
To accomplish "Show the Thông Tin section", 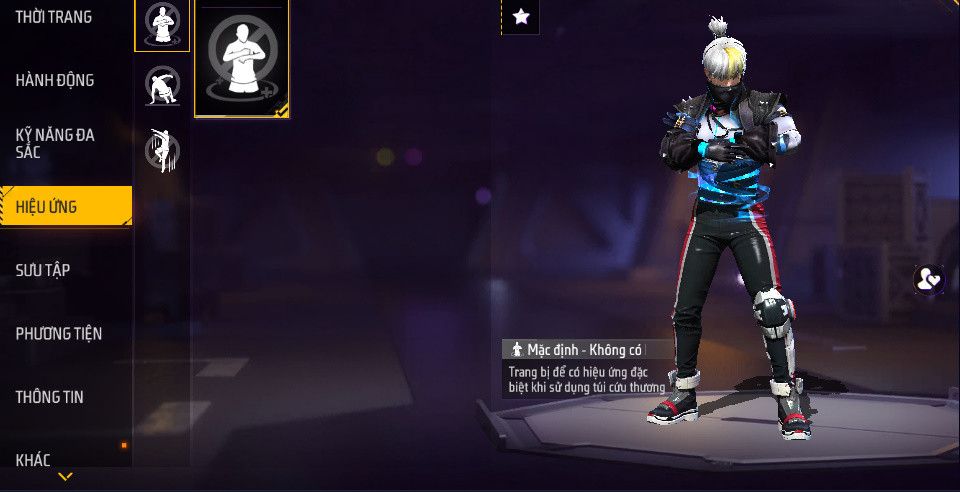I will point(50,397).
